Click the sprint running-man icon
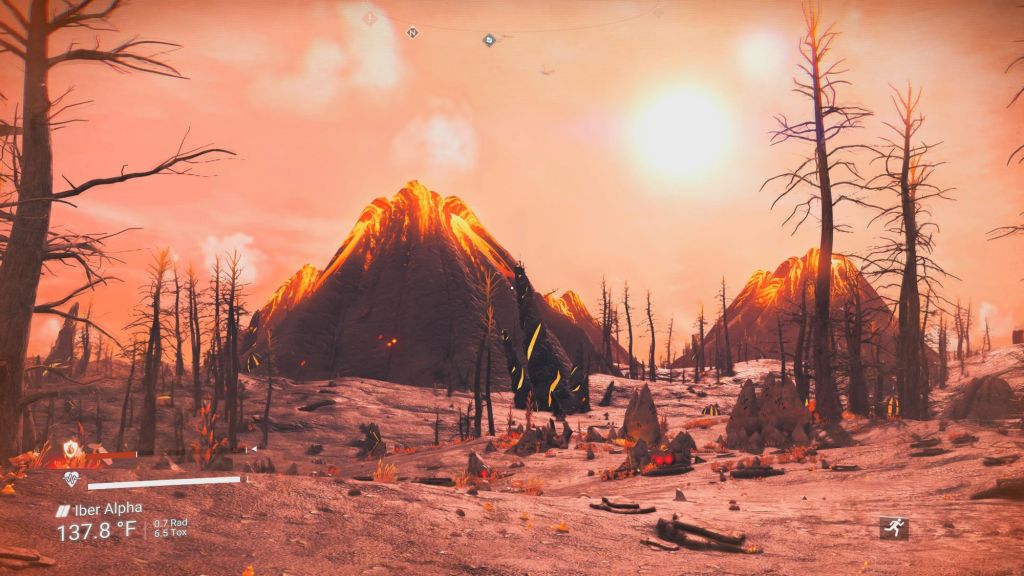The image size is (1024, 576). click(x=893, y=527)
